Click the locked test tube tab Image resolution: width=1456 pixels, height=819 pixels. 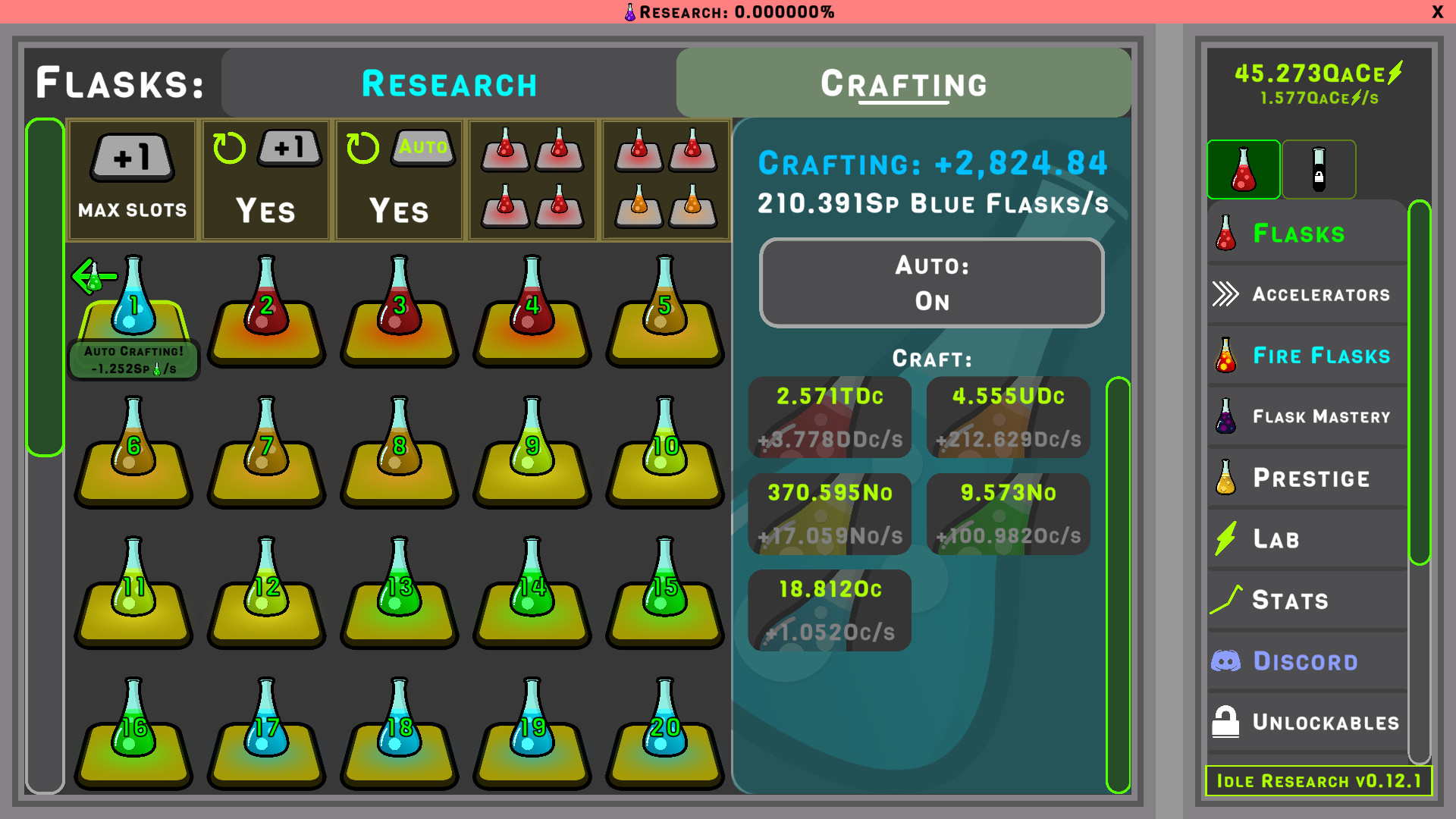point(1319,169)
